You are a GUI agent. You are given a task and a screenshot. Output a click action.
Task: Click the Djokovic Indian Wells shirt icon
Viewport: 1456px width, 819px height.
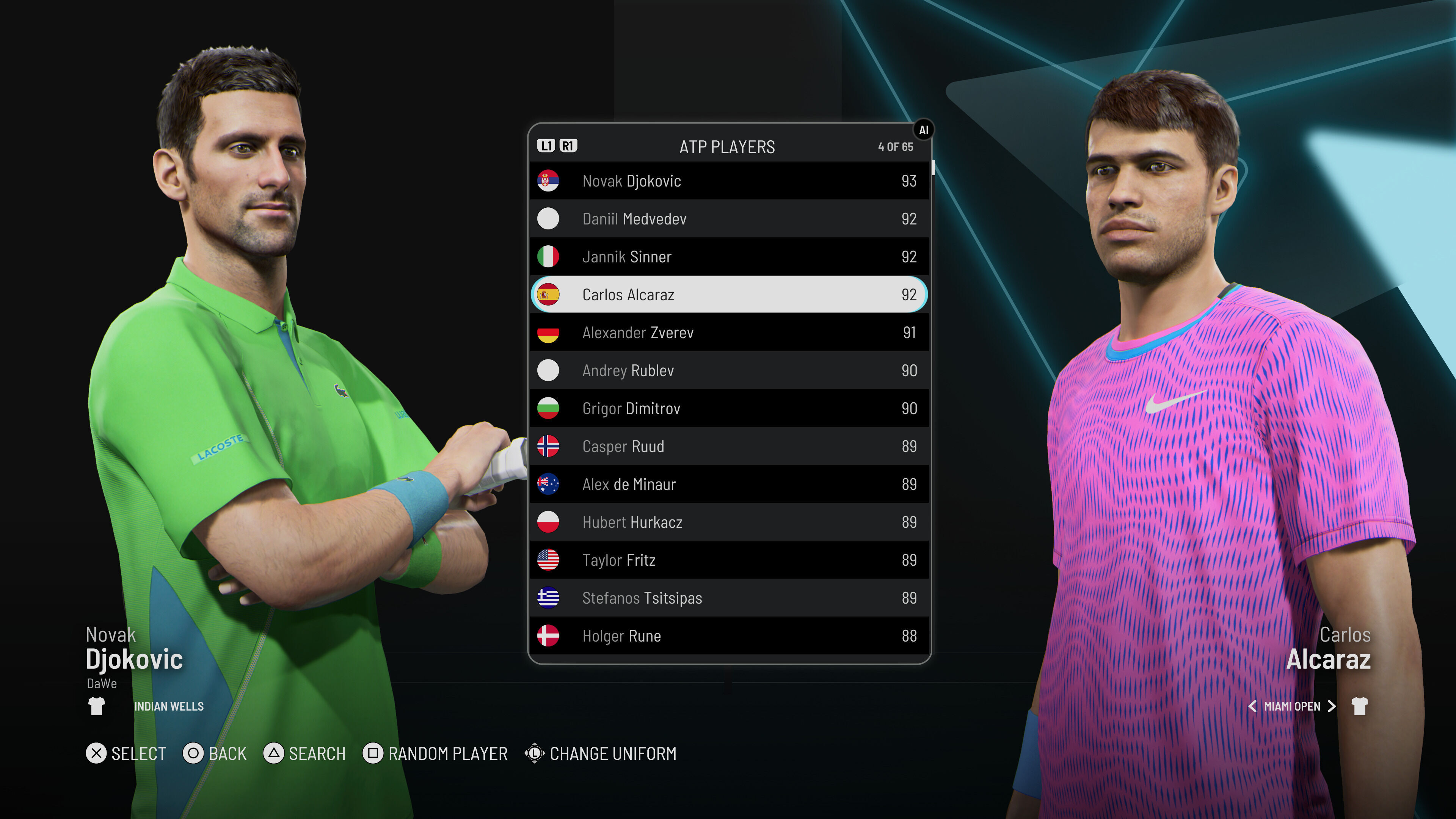97,706
